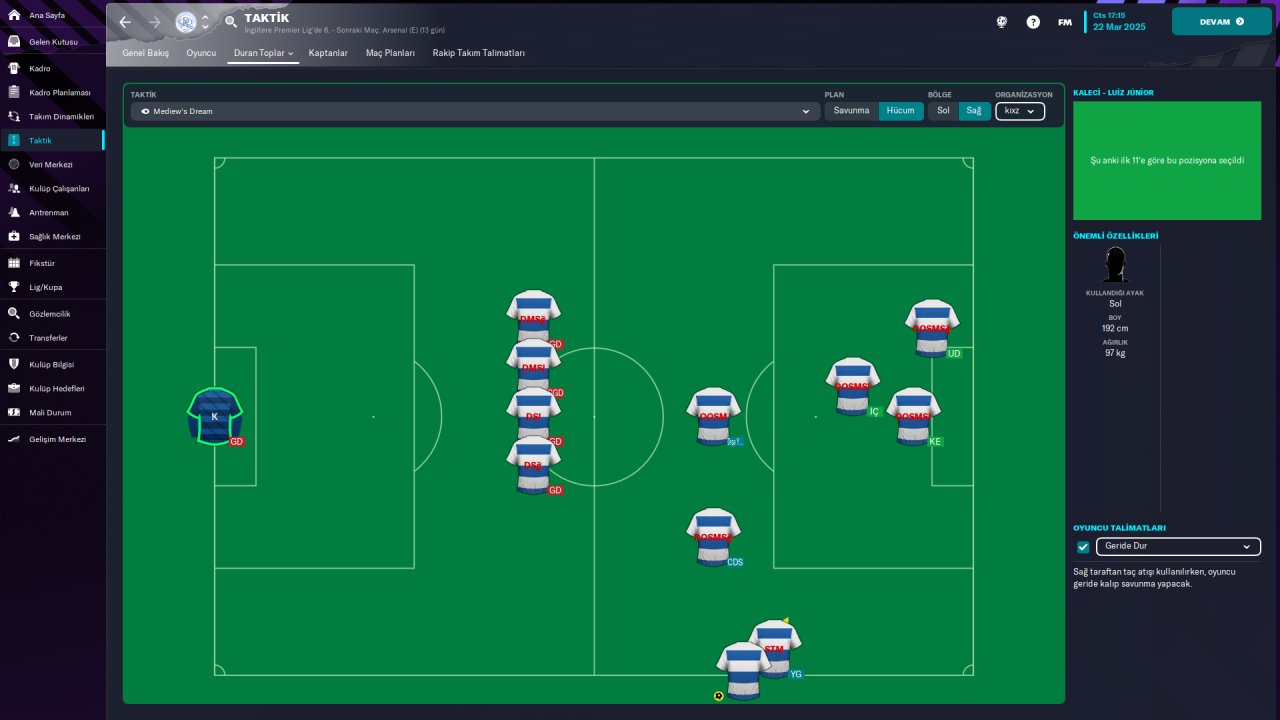Open the Geride Dur instruction dropdown
The image size is (1280, 720).
coord(1178,547)
